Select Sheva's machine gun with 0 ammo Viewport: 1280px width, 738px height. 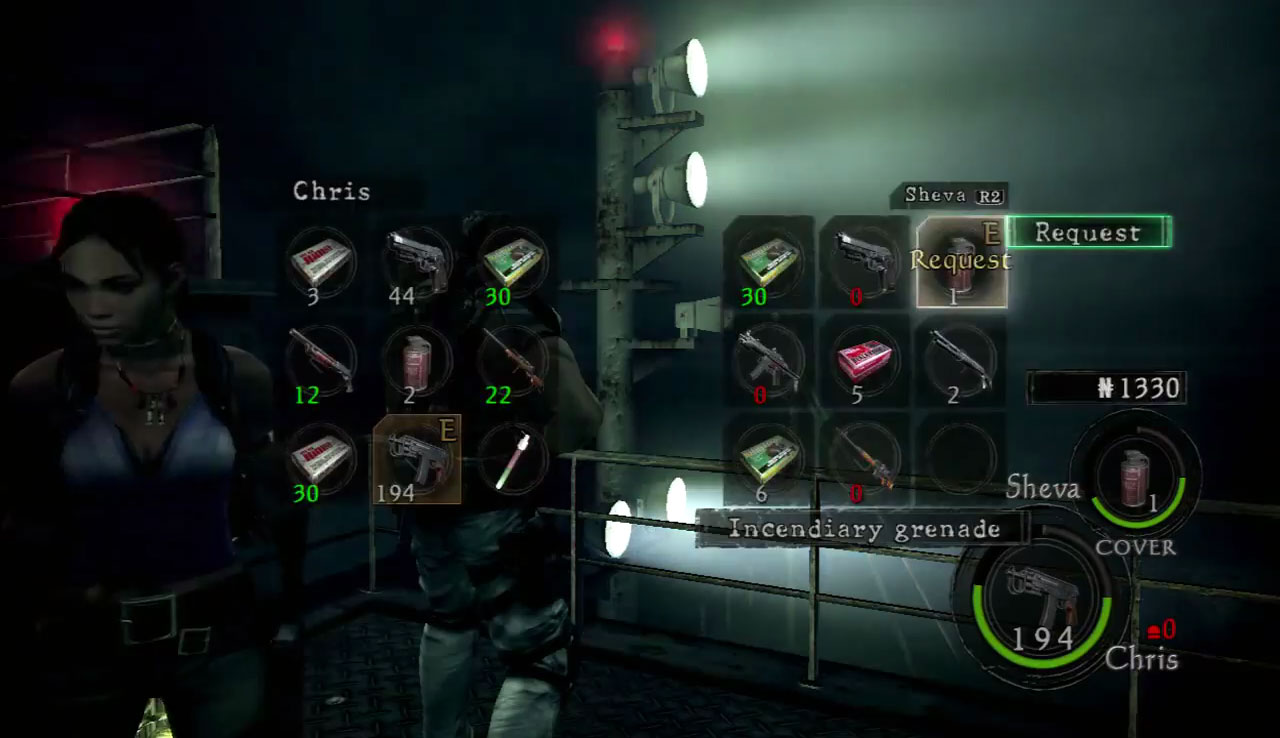(x=768, y=360)
